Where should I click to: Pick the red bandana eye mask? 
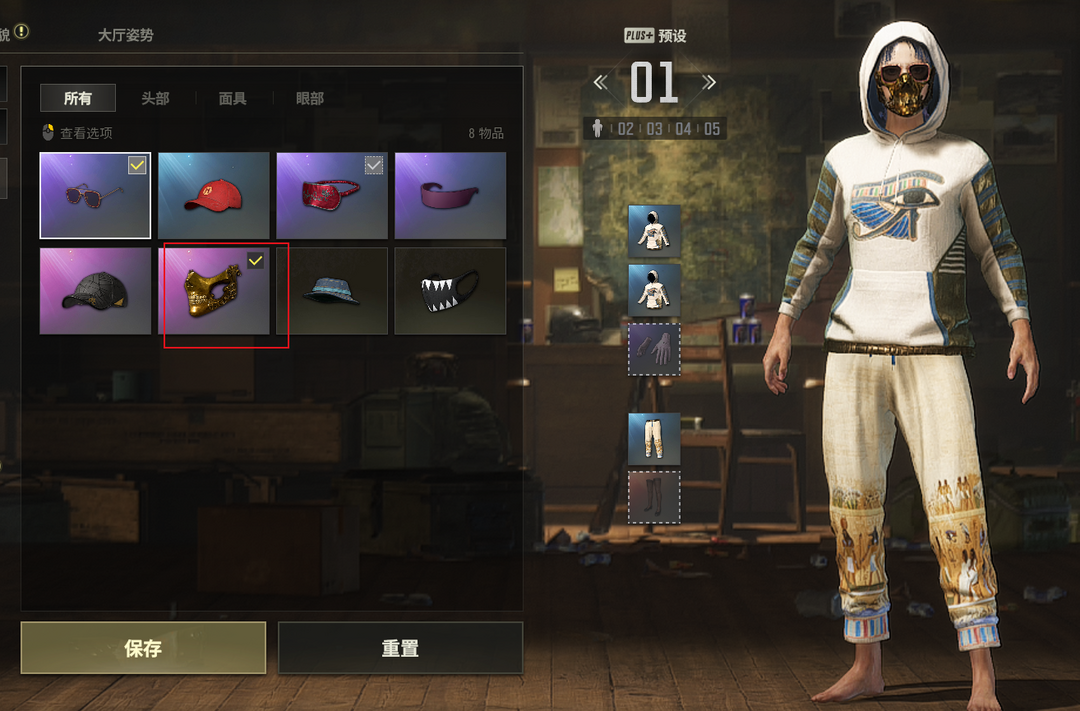tap(331, 195)
